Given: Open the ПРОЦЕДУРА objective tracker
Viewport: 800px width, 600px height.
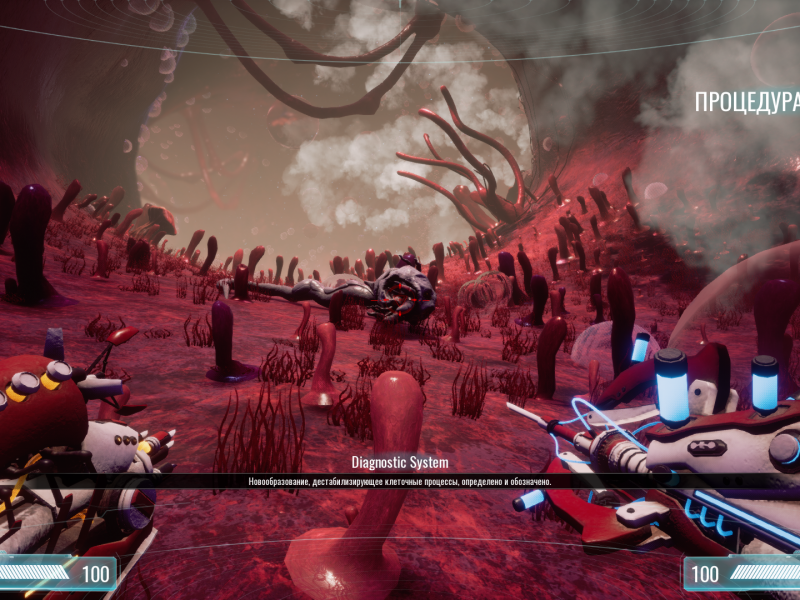Looking at the screenshot, I should 746,102.
